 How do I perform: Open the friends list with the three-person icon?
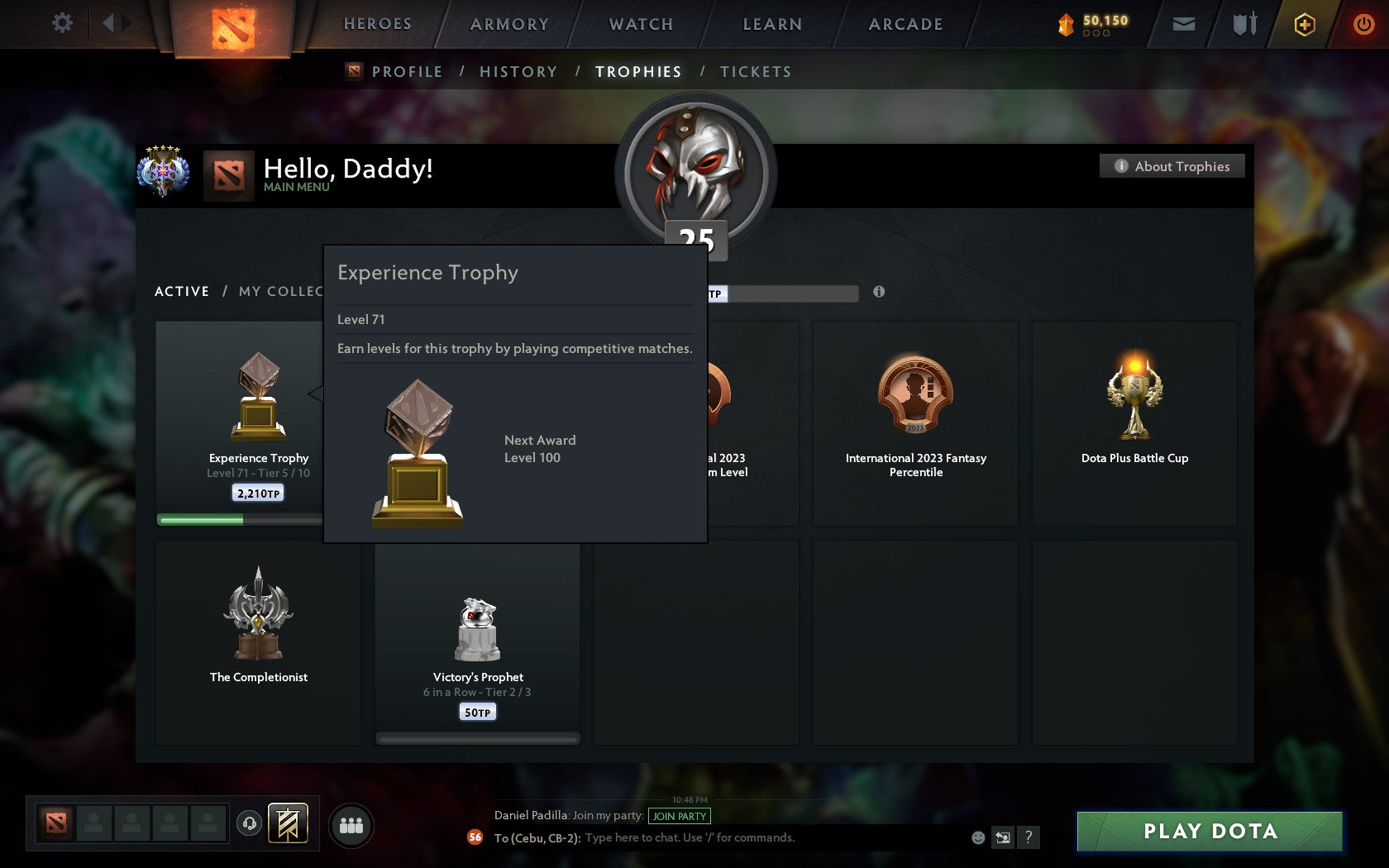click(x=351, y=824)
